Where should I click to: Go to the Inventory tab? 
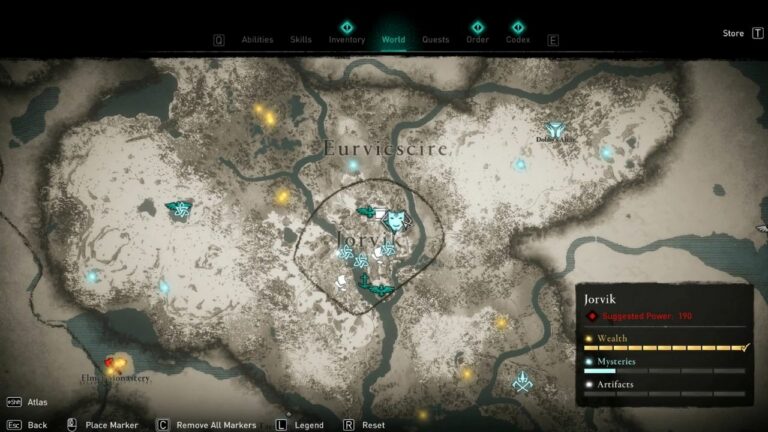(347, 40)
